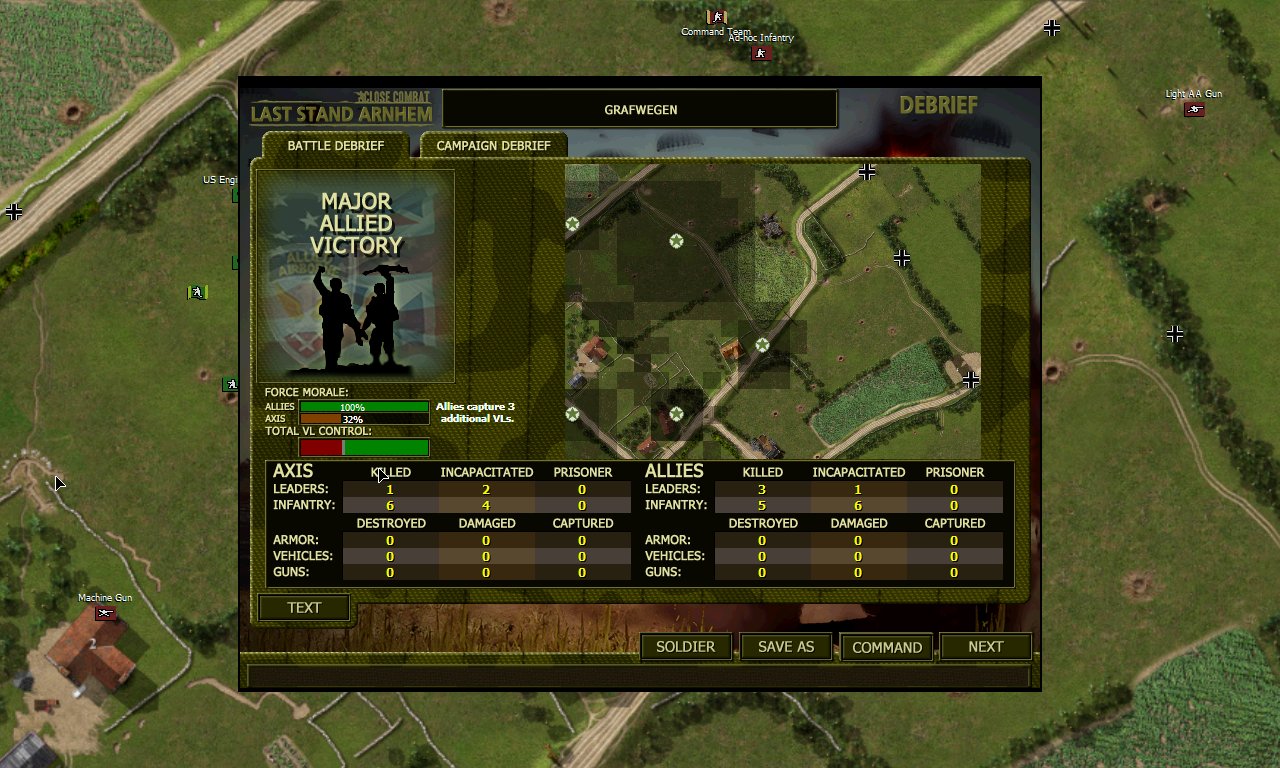The width and height of the screenshot is (1280, 768).
Task: Open the SOLDIER screen
Action: [685, 646]
